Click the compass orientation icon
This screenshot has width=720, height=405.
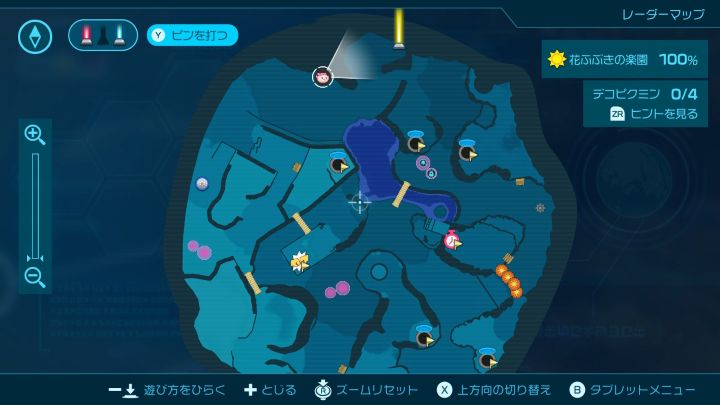(x=38, y=37)
